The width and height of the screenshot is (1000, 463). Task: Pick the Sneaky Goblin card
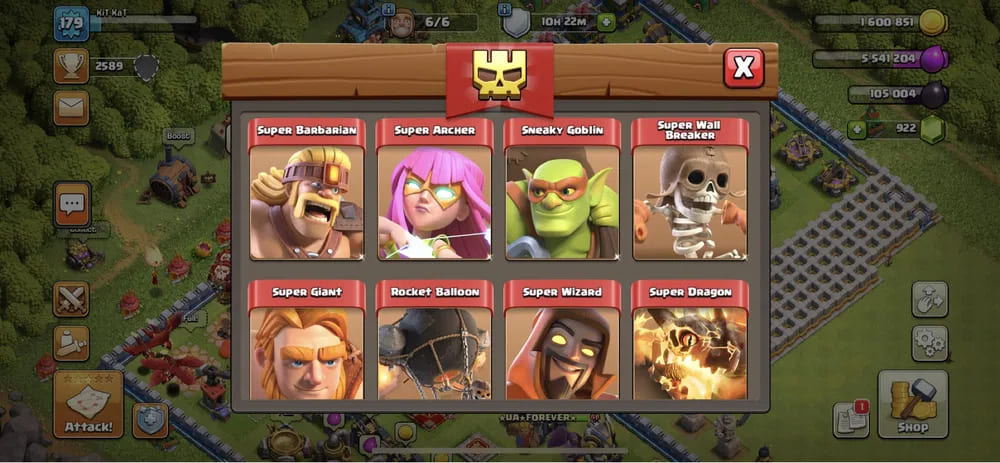[x=562, y=190]
